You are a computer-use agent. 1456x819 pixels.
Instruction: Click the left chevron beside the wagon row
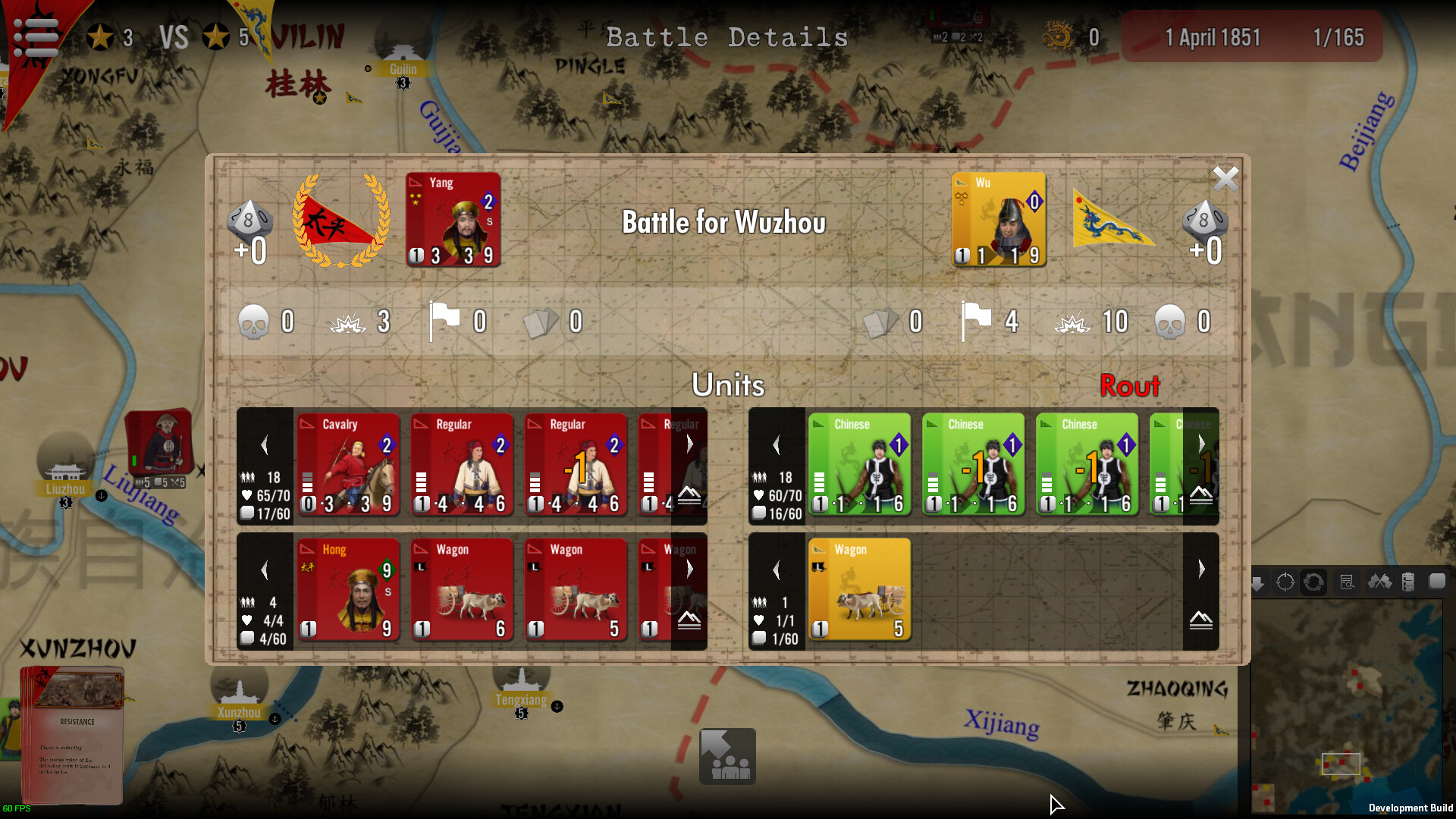[x=264, y=570]
